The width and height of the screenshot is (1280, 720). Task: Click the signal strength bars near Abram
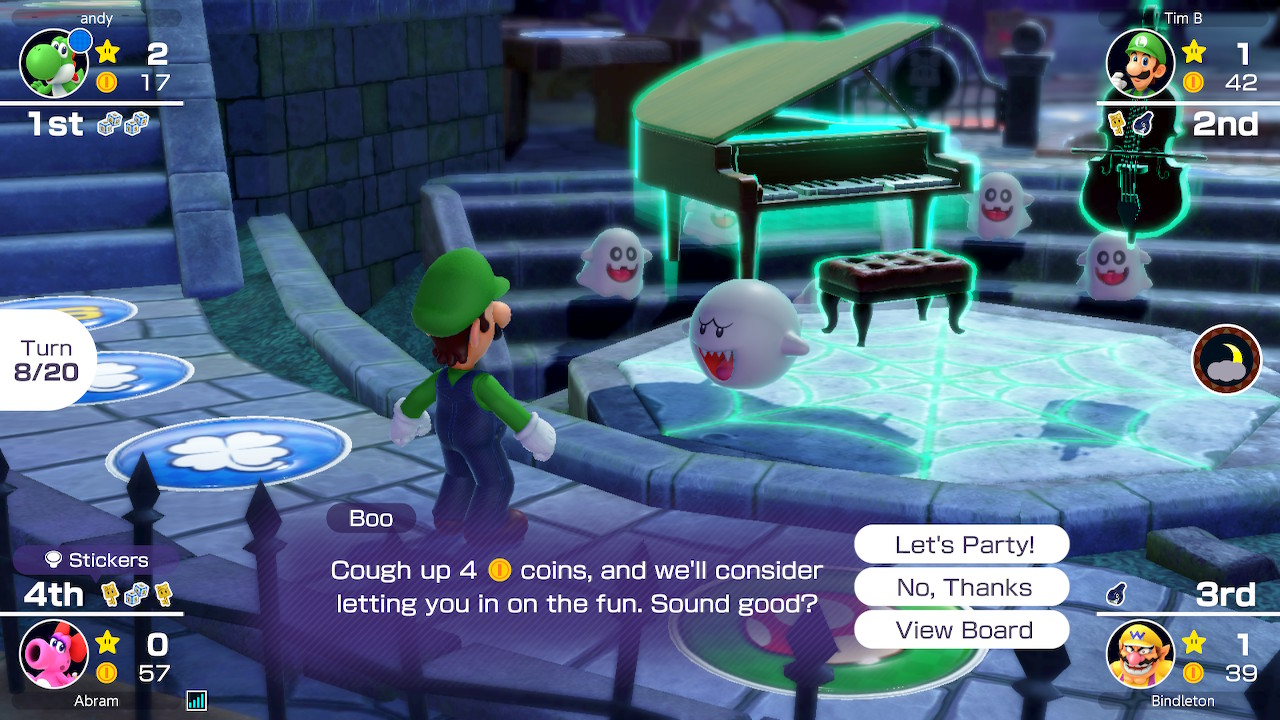(195, 700)
